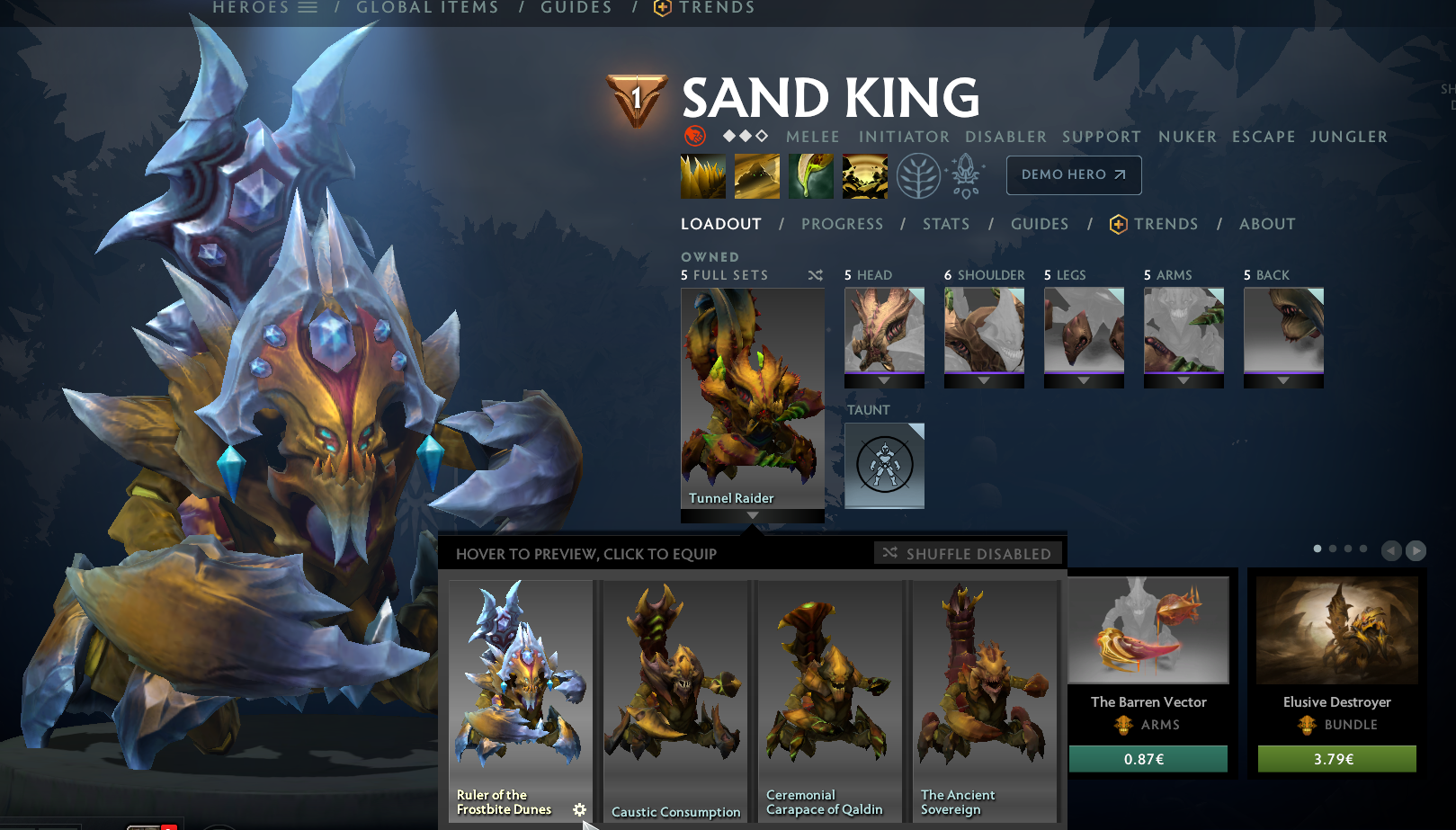View the Aghanim's Scanner upgrade icon
The width and height of the screenshot is (1456, 830).
pos(967,175)
